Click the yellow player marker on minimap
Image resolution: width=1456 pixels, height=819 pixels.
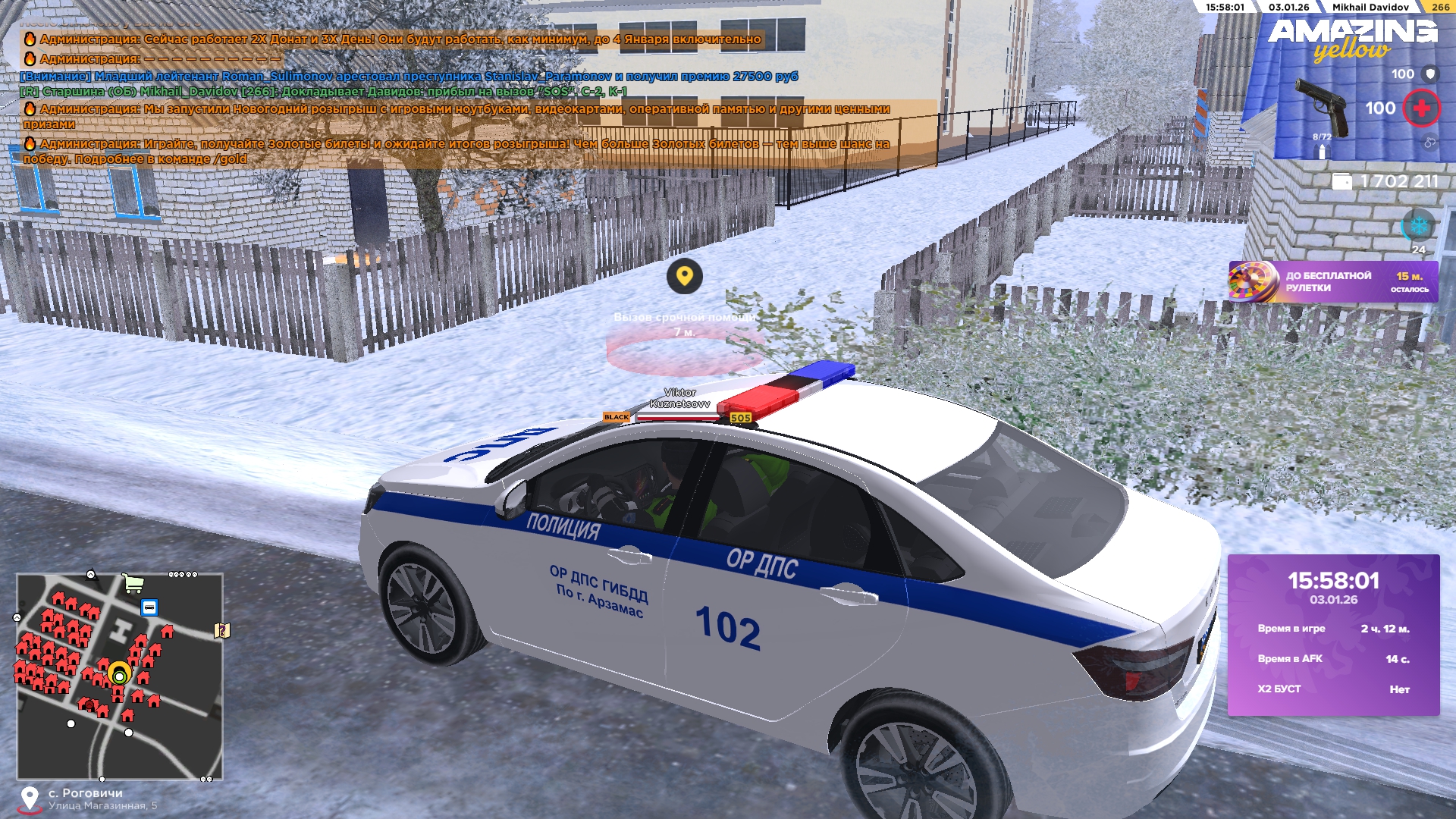(x=119, y=674)
